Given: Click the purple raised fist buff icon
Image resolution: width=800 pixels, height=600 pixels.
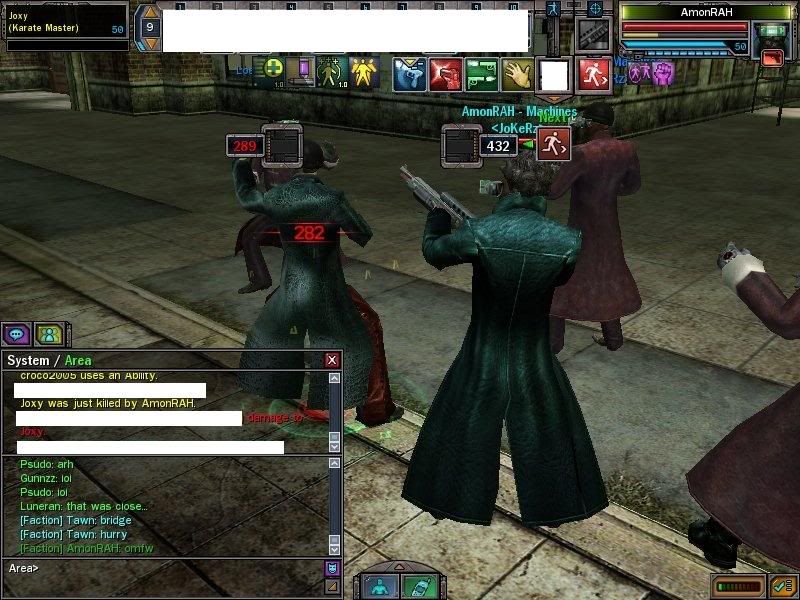Looking at the screenshot, I should click(x=663, y=72).
